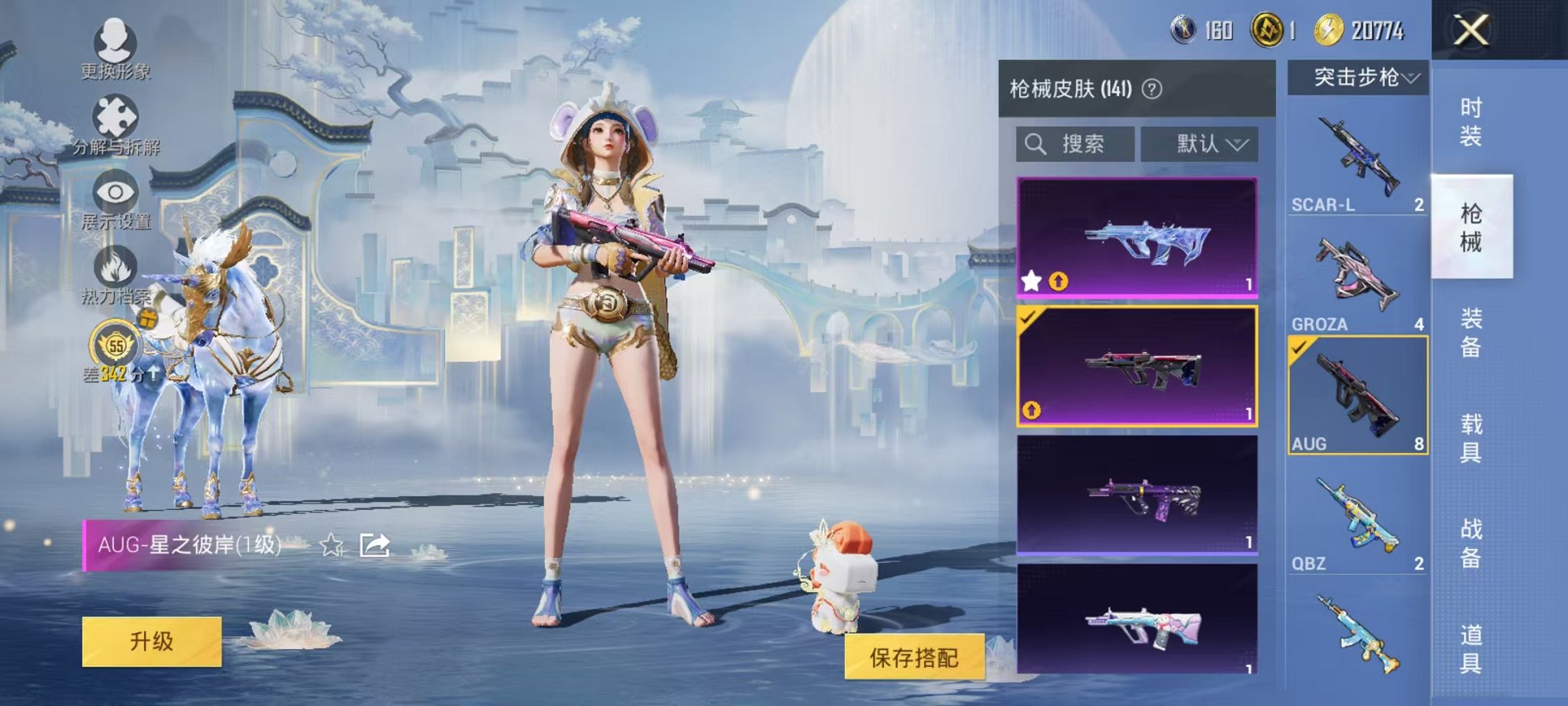Switch to the 时装 tab
The image size is (1568, 706).
(x=1470, y=122)
